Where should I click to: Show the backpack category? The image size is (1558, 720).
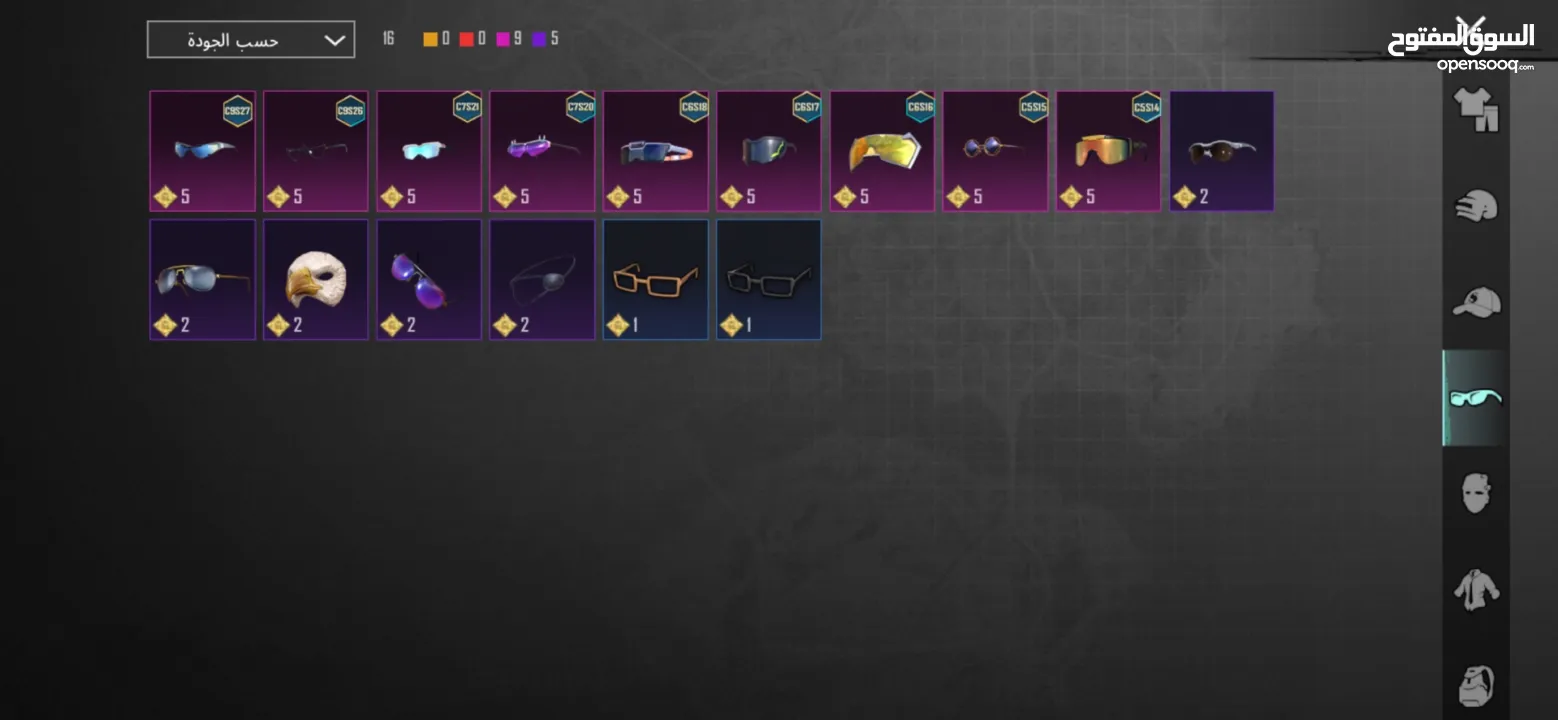click(1476, 685)
